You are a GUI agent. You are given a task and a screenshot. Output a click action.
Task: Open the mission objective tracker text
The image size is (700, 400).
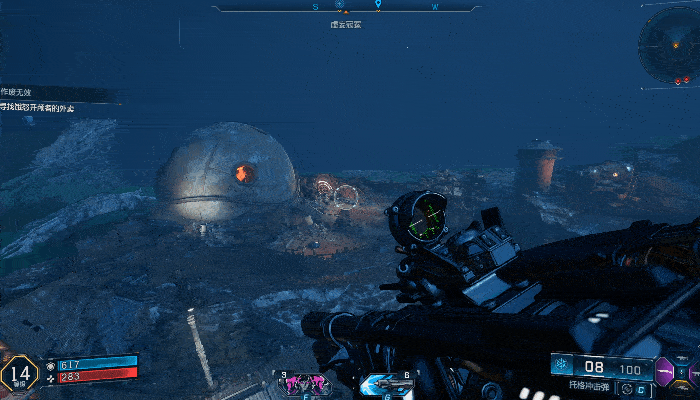coord(40,107)
